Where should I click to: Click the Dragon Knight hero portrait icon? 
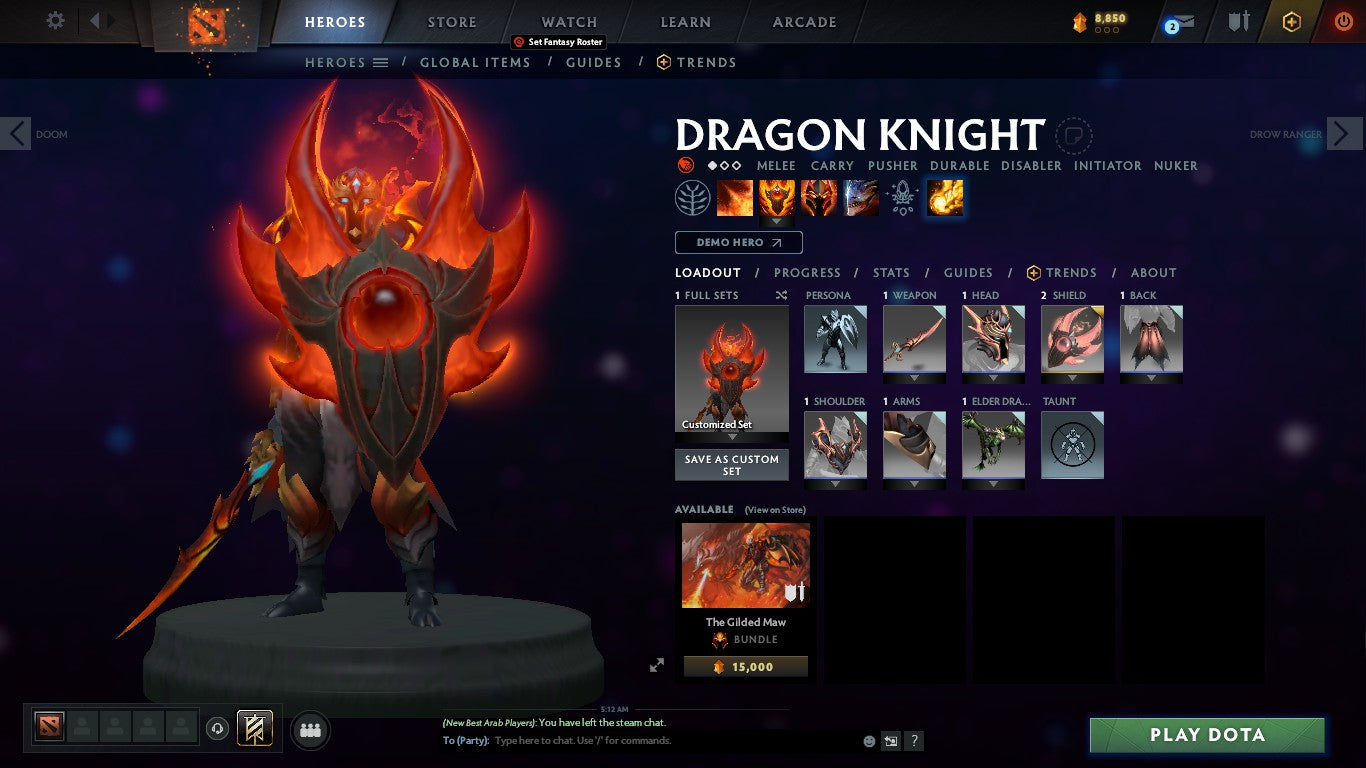click(x=685, y=165)
